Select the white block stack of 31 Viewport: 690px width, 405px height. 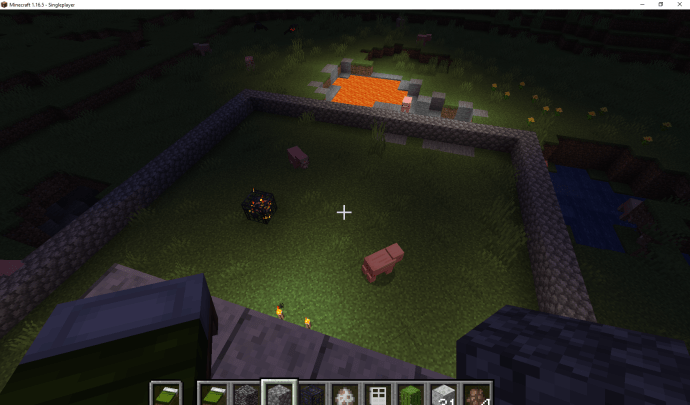click(443, 394)
